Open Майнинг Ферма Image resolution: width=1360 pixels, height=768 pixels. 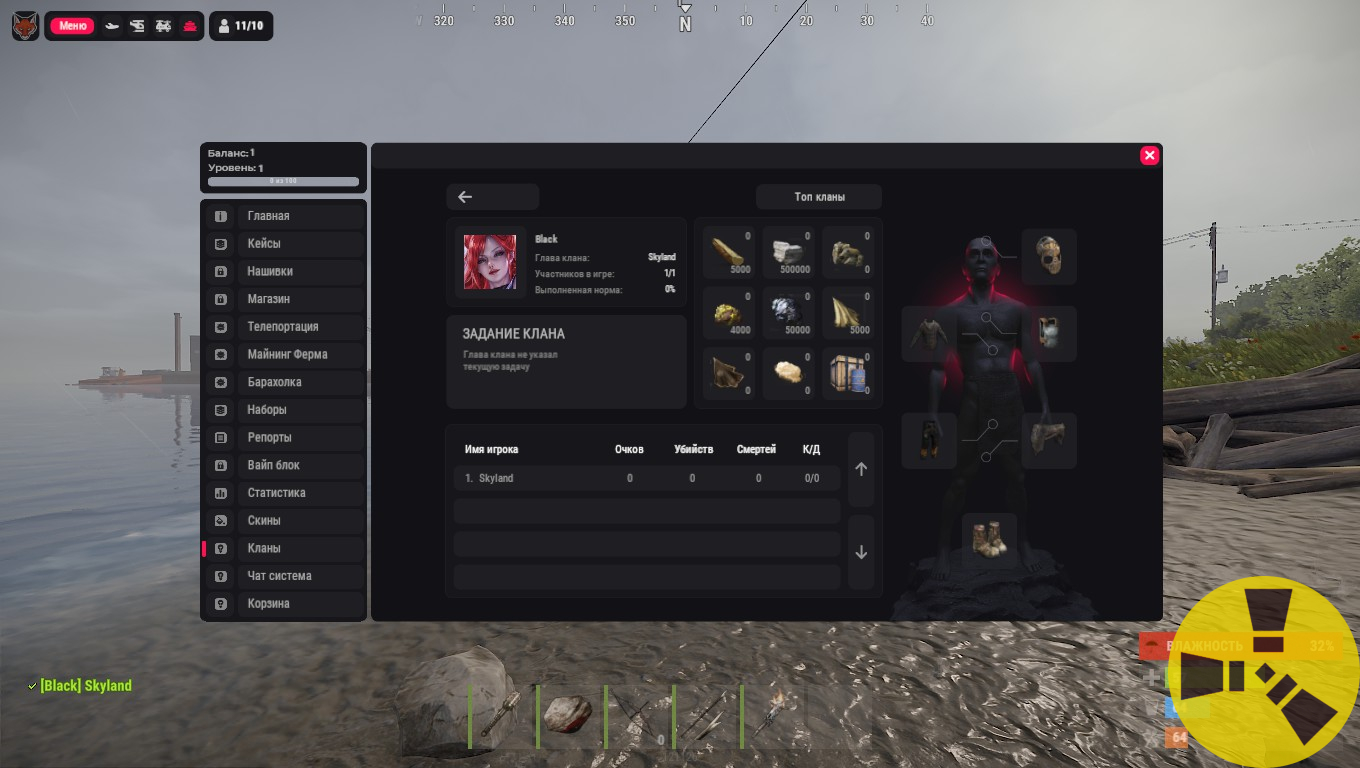[300, 354]
